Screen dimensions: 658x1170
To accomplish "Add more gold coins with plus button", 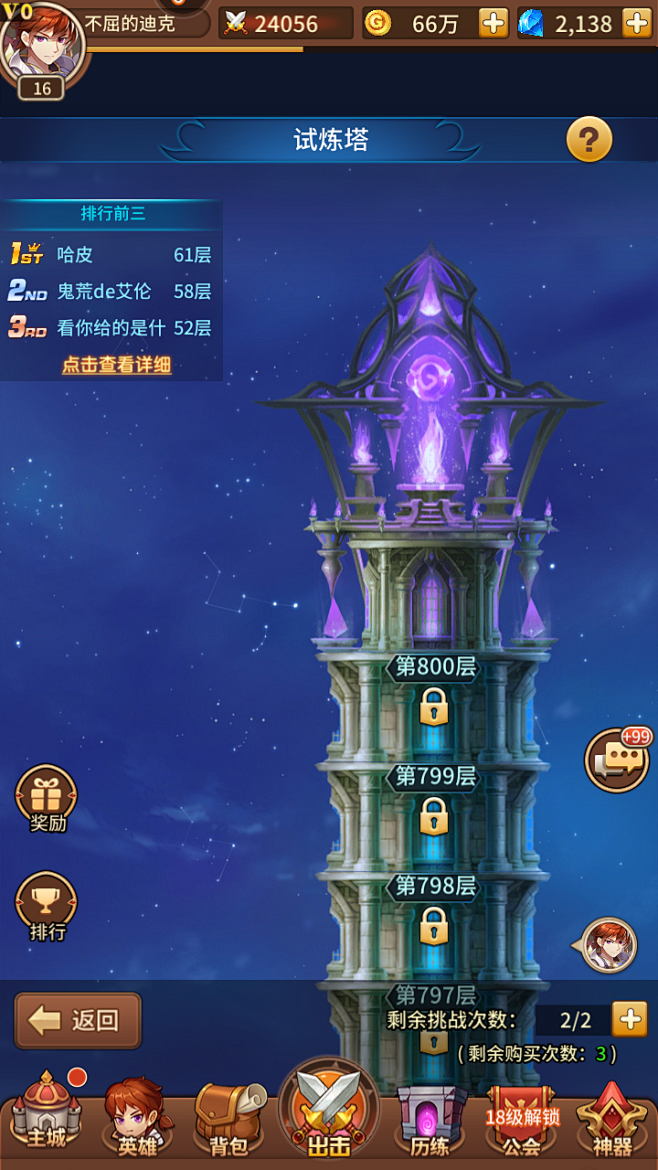I will pyautogui.click(x=493, y=23).
